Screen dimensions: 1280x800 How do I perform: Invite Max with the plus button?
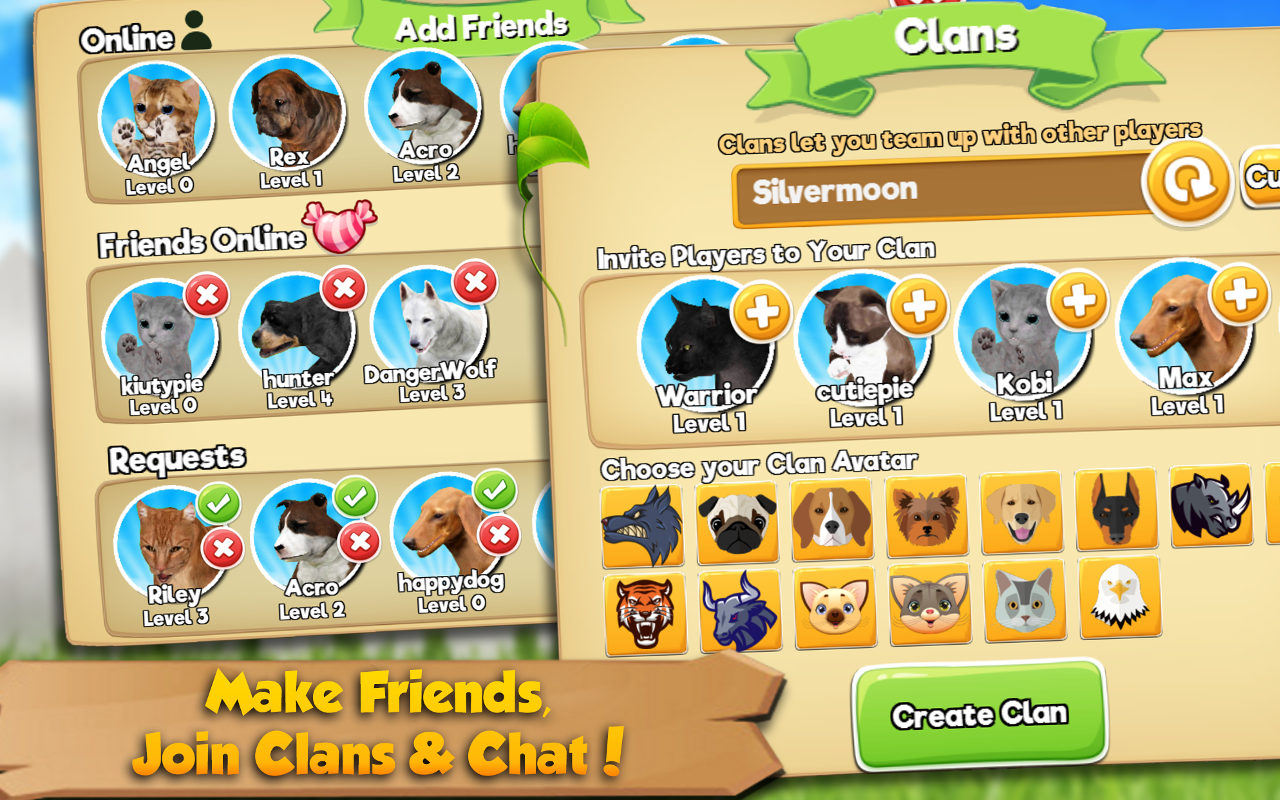(1239, 295)
